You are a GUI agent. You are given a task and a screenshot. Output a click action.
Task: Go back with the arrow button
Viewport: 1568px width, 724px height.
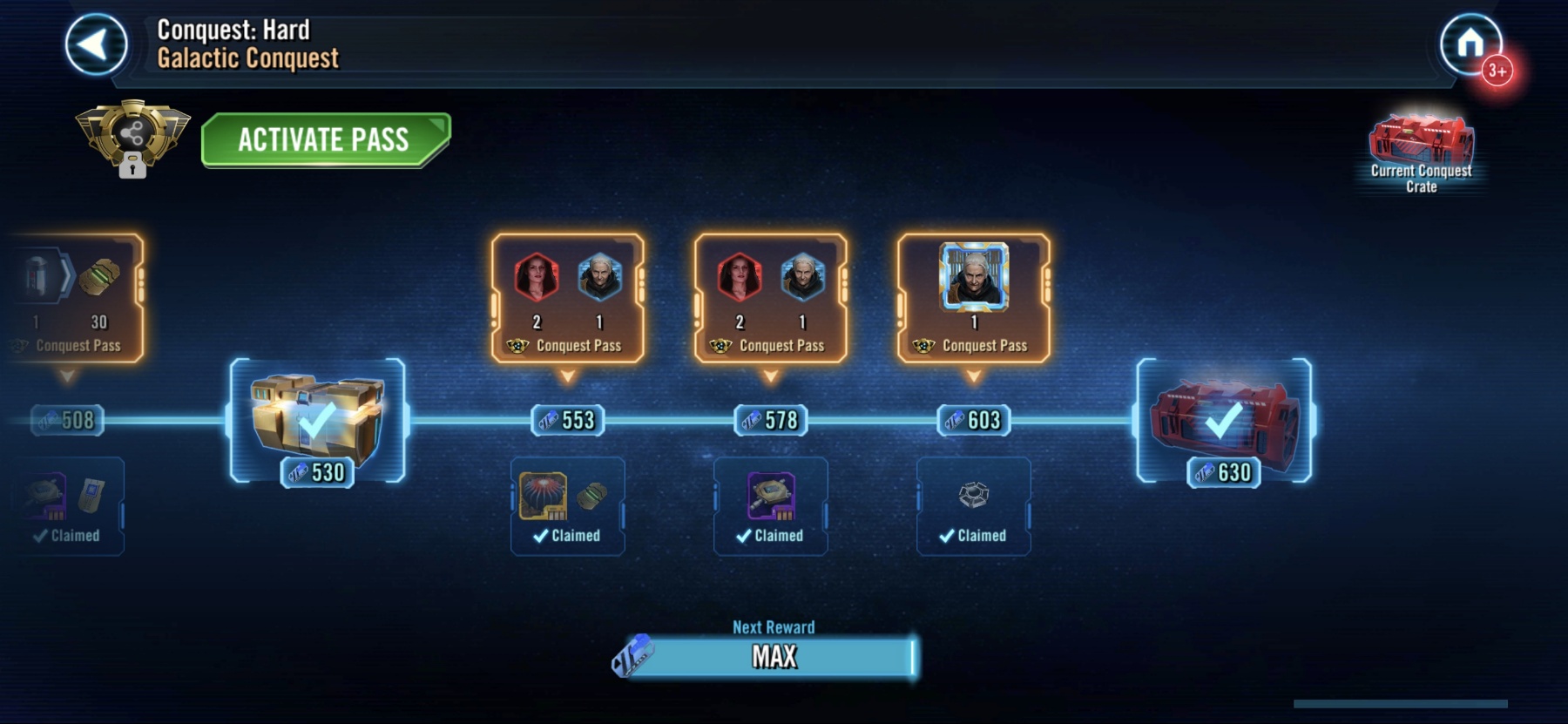point(96,44)
